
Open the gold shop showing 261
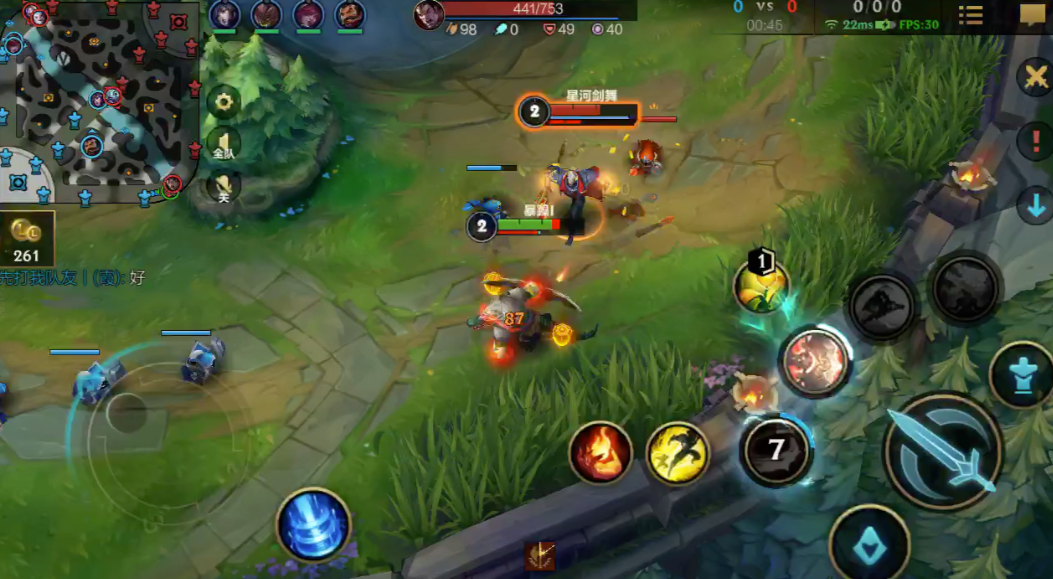click(x=27, y=240)
